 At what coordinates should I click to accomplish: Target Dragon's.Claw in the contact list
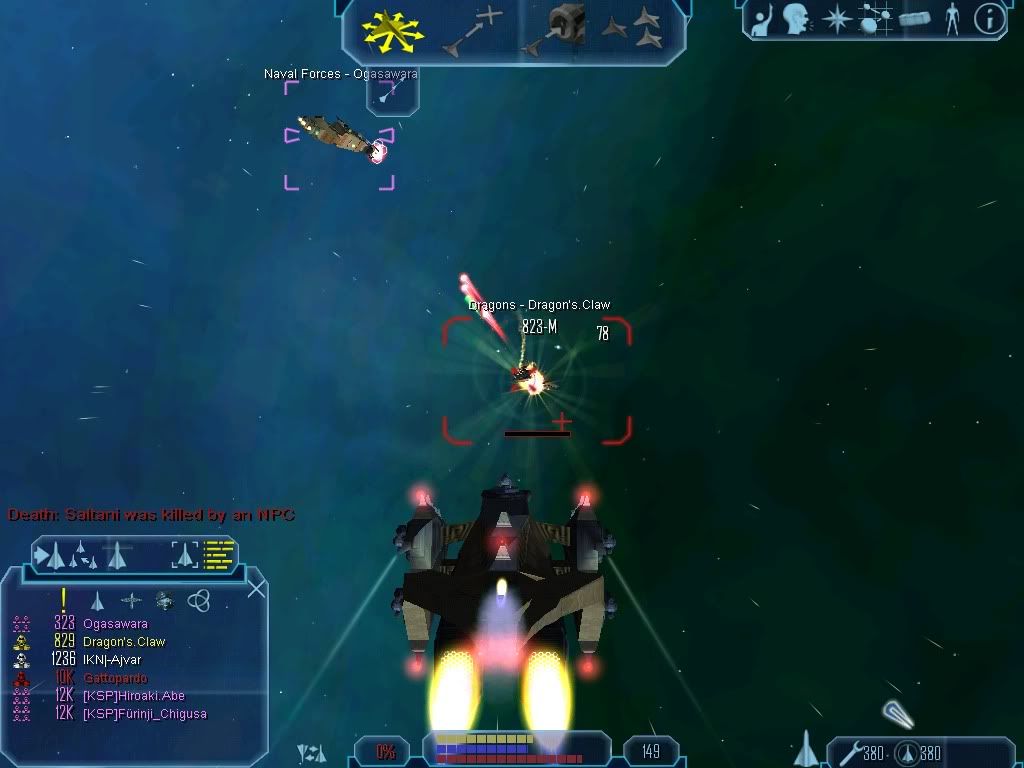coord(124,642)
